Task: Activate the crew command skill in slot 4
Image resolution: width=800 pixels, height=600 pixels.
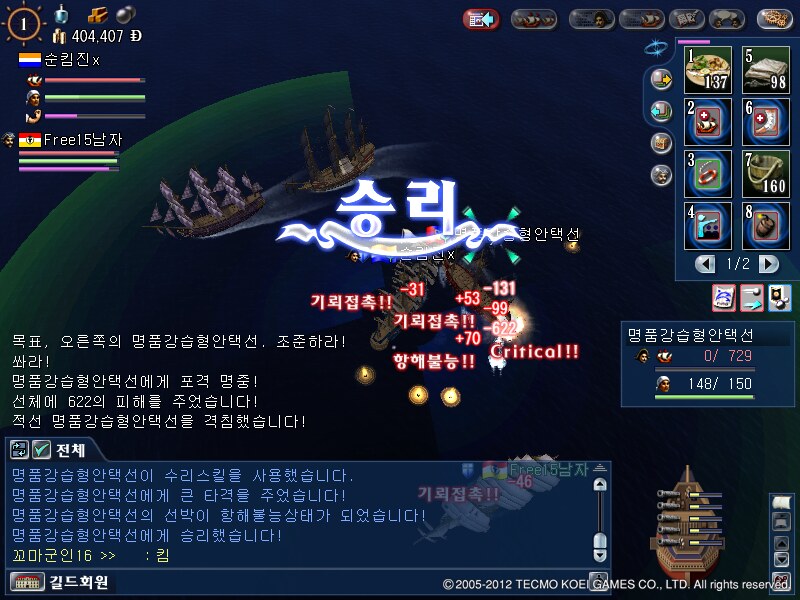Action: pos(709,226)
